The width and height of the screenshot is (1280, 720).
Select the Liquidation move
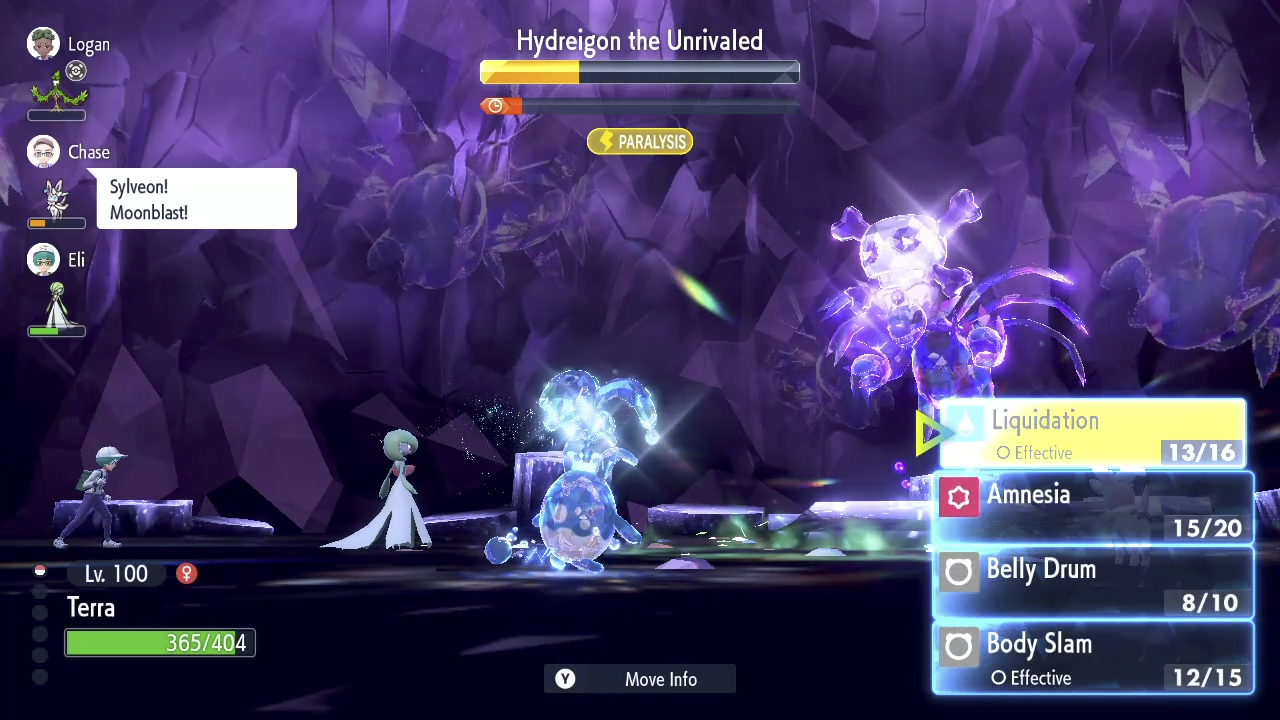click(x=1092, y=434)
